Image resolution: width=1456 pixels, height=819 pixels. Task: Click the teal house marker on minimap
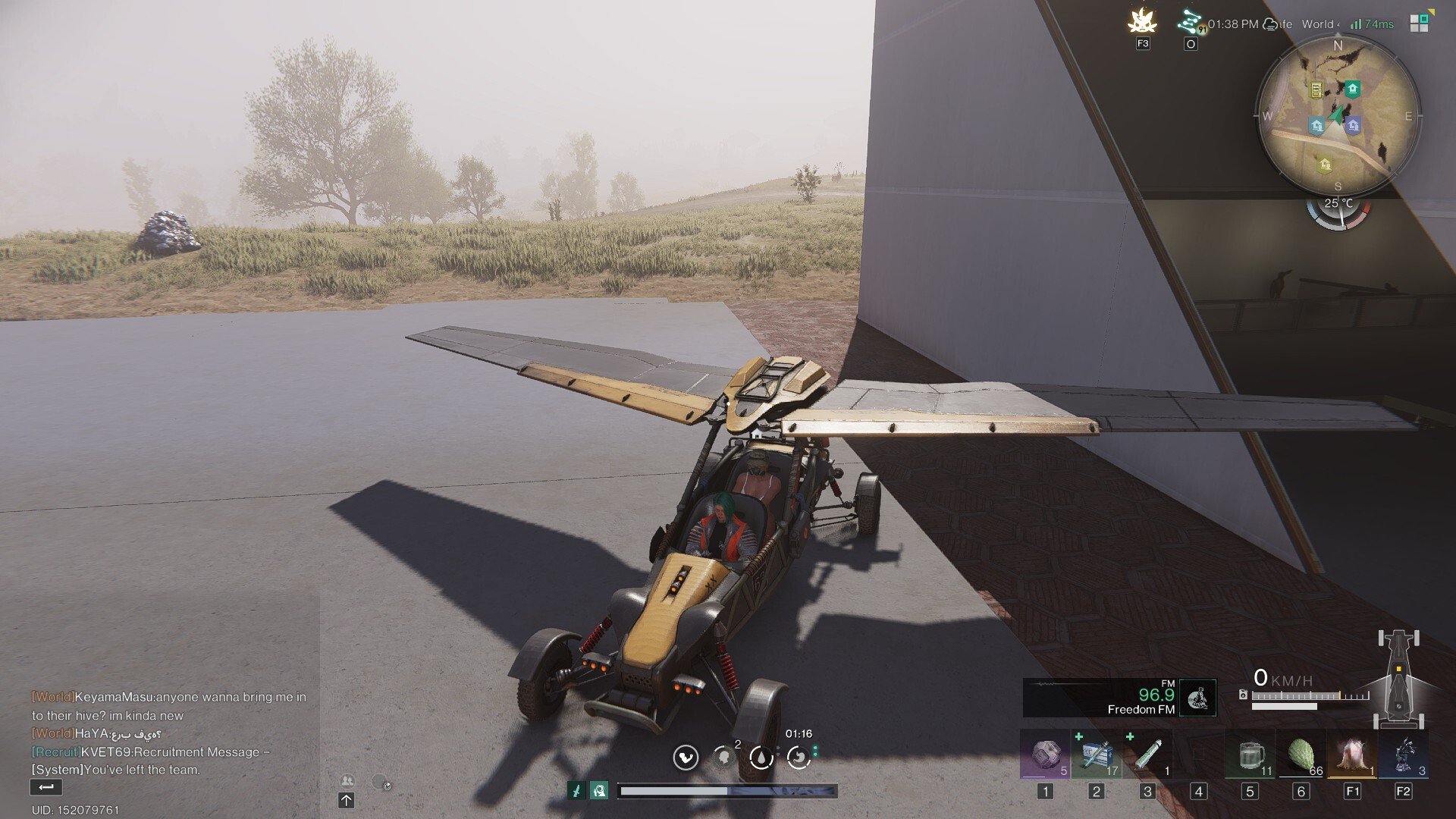[1352, 89]
